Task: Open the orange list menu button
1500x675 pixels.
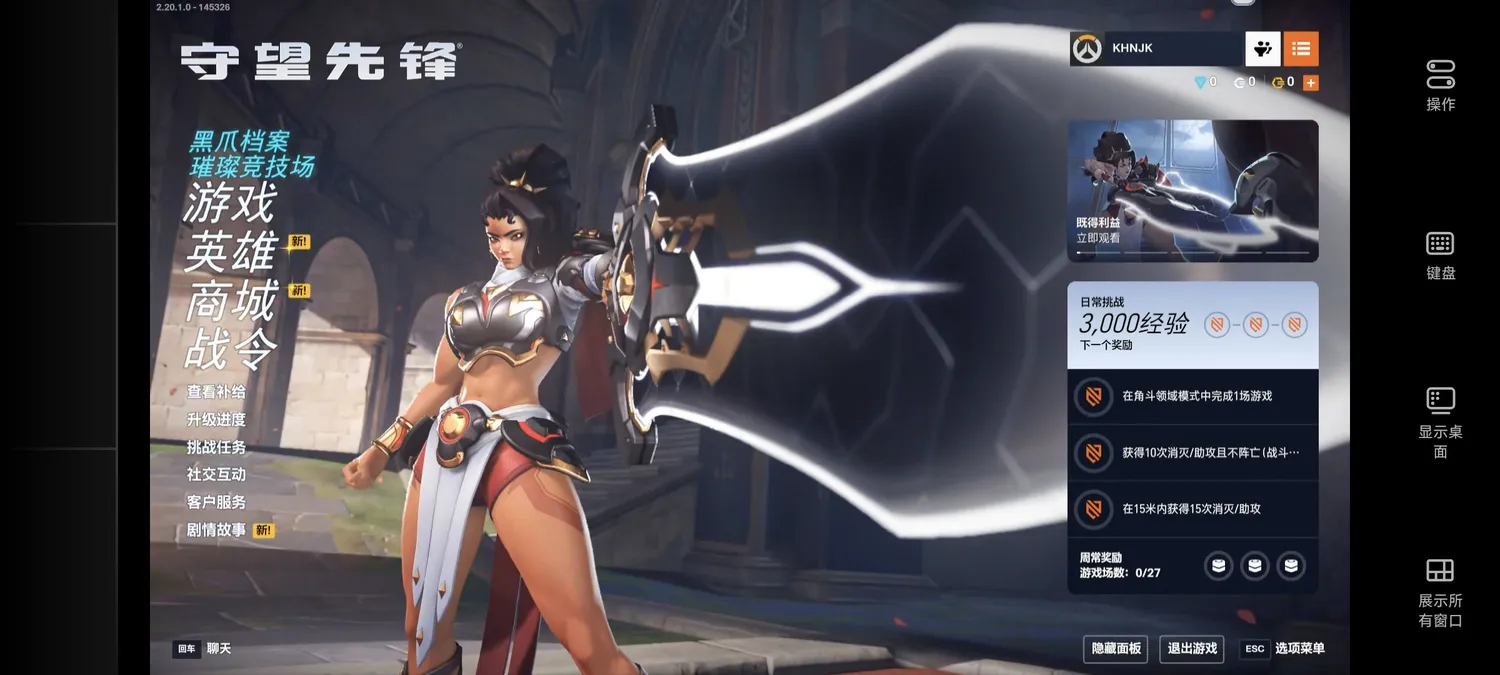Action: 1300,48
